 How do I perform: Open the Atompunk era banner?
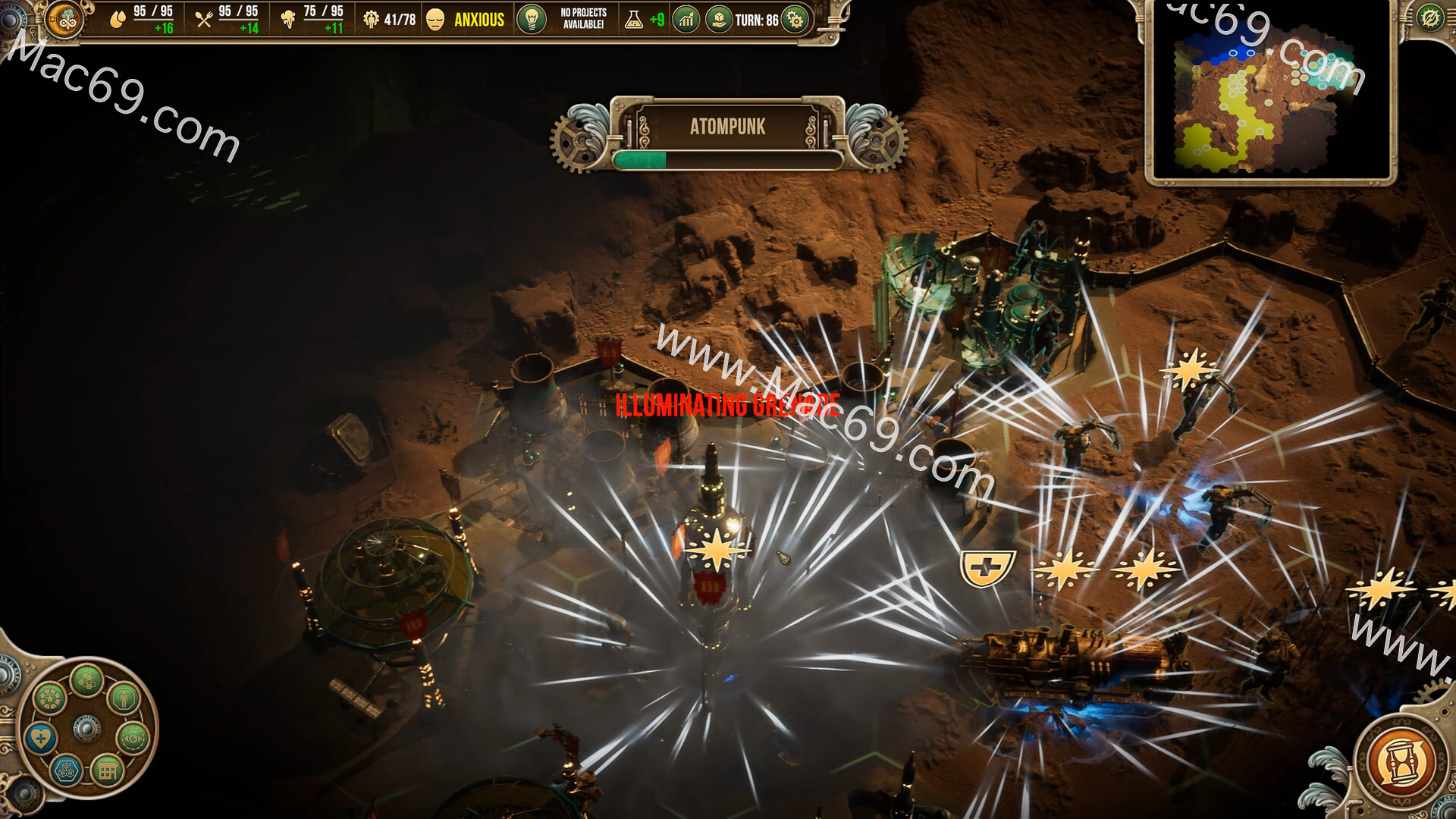[727, 127]
